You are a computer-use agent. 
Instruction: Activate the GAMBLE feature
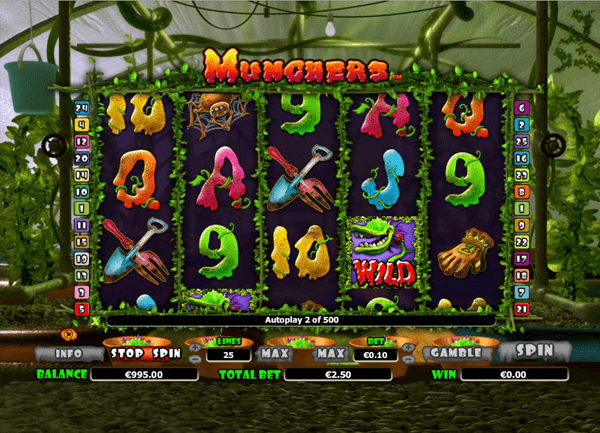click(x=454, y=353)
